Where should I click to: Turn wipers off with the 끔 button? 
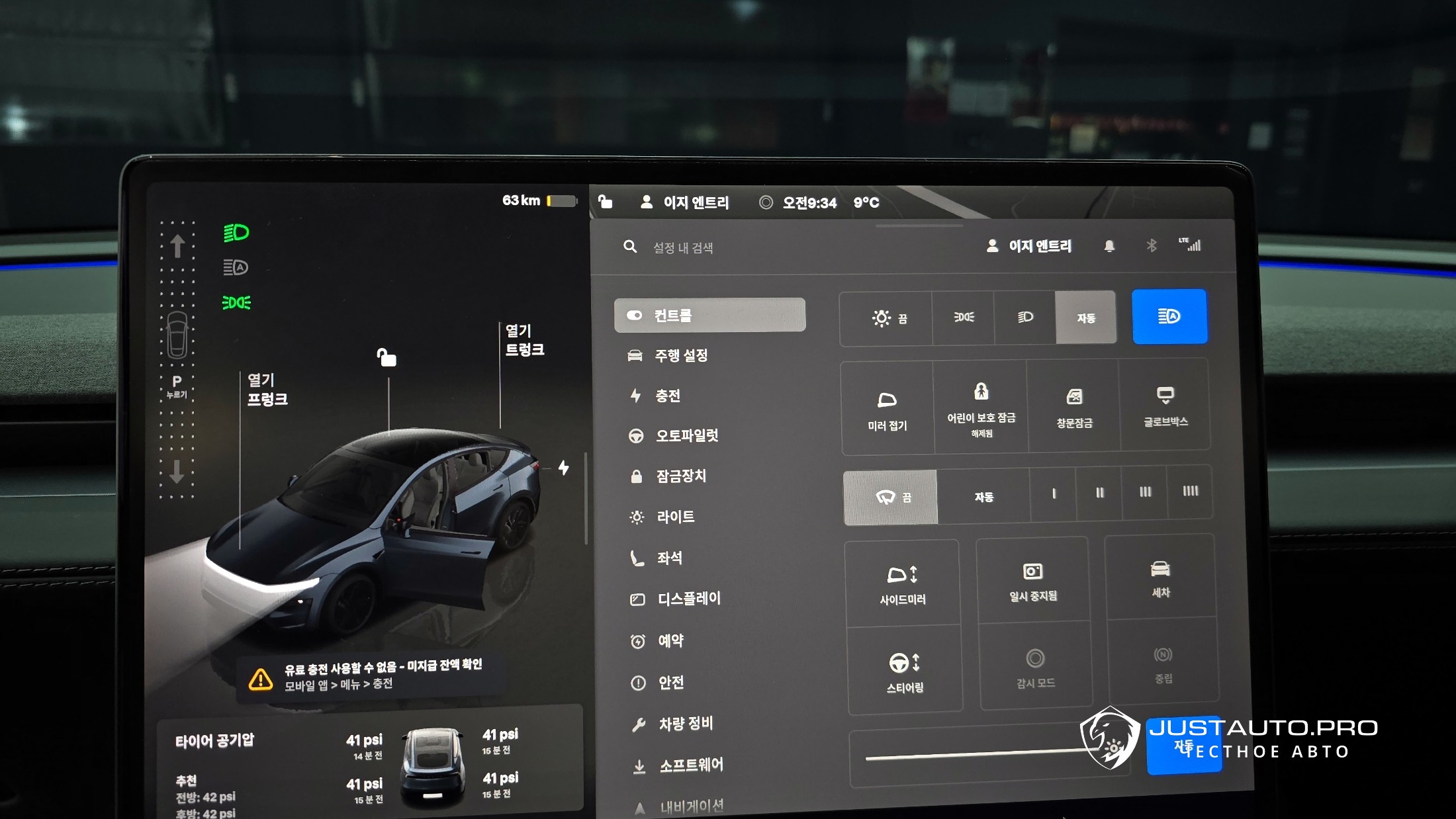pos(891,497)
